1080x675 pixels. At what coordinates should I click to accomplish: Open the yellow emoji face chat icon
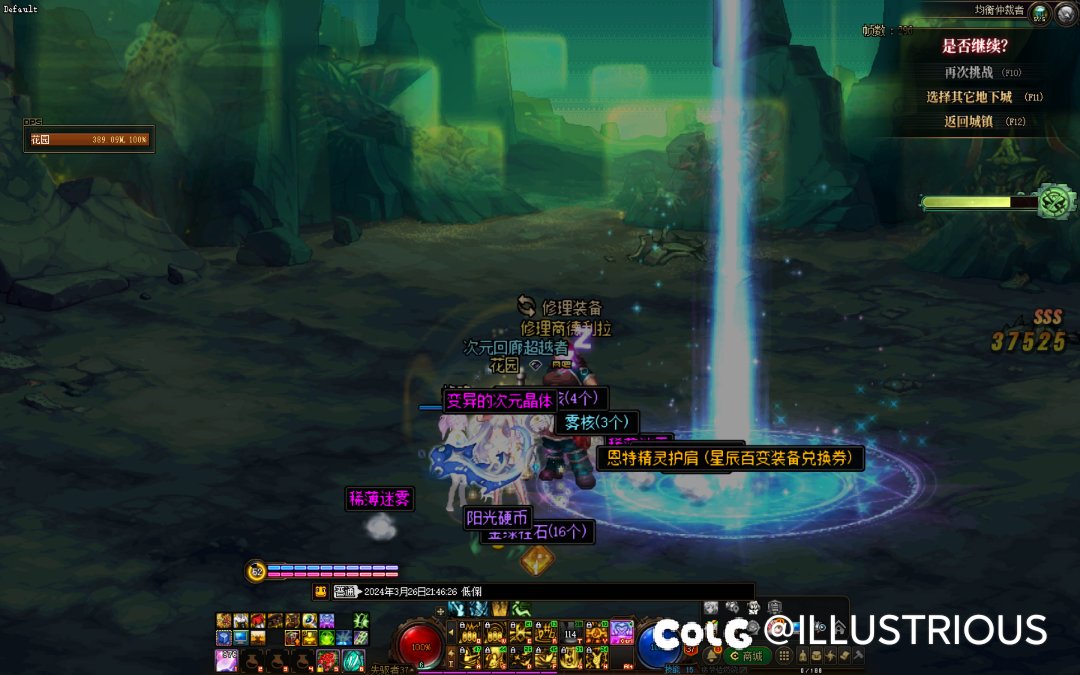coord(321,591)
